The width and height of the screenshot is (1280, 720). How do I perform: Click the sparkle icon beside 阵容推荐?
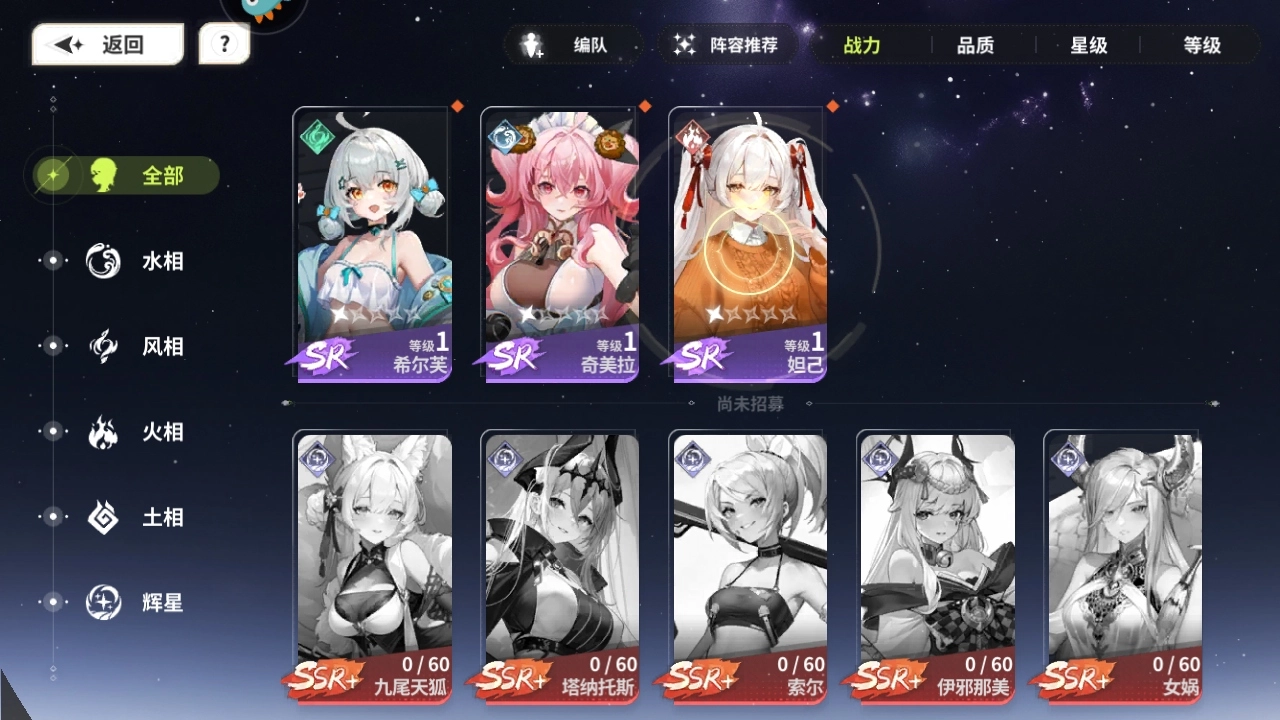click(x=683, y=45)
